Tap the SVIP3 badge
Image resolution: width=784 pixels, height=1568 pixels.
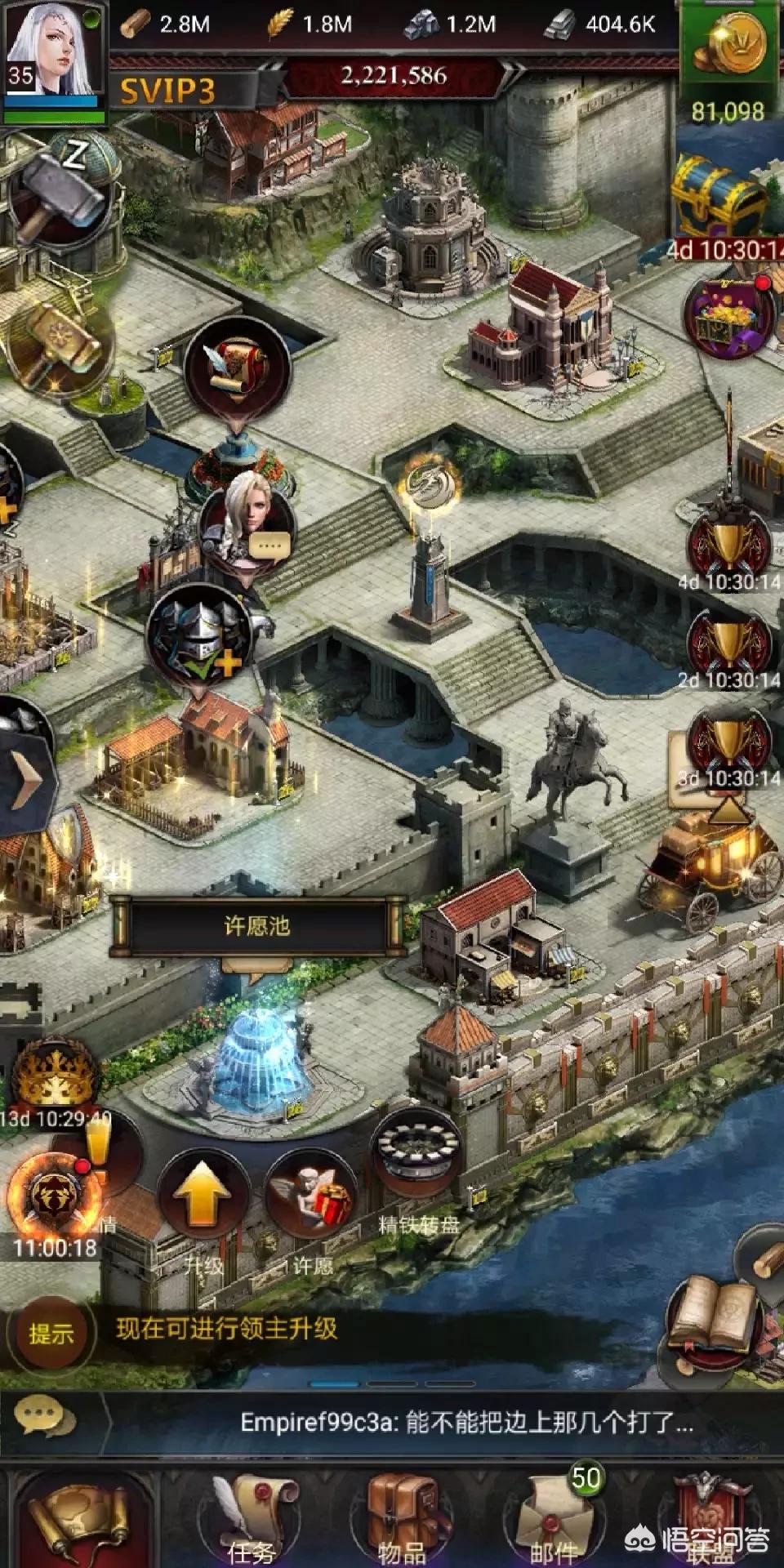pyautogui.click(x=168, y=91)
